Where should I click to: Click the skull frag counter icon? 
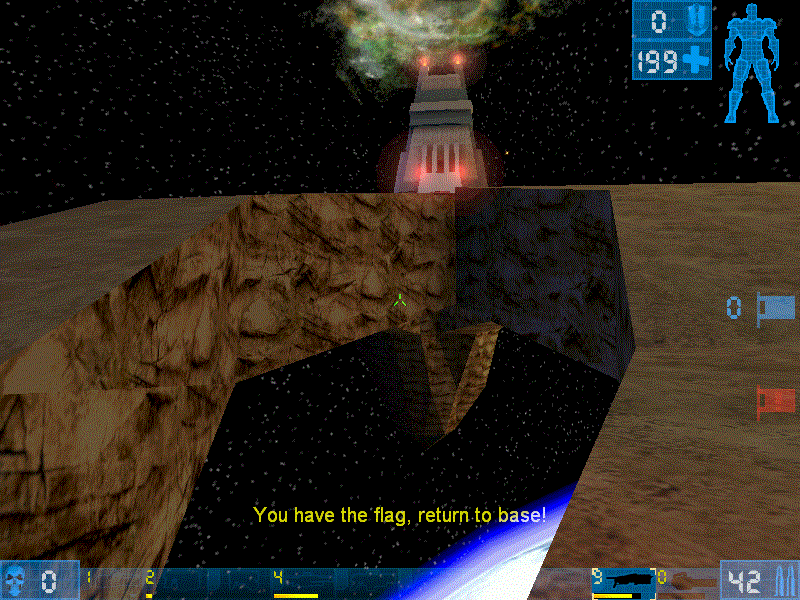16,579
